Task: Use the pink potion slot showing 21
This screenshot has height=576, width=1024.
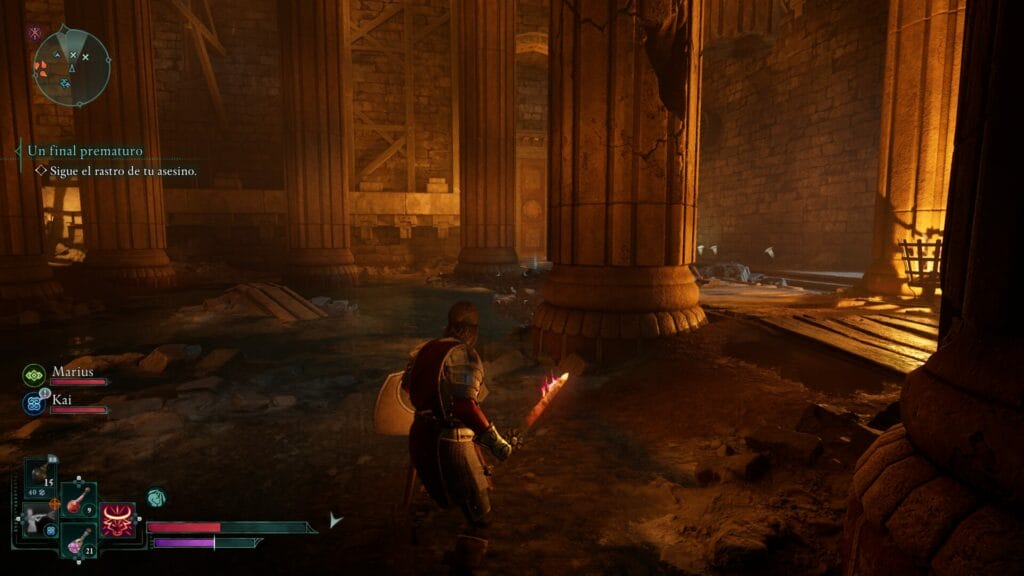Action: [77, 541]
